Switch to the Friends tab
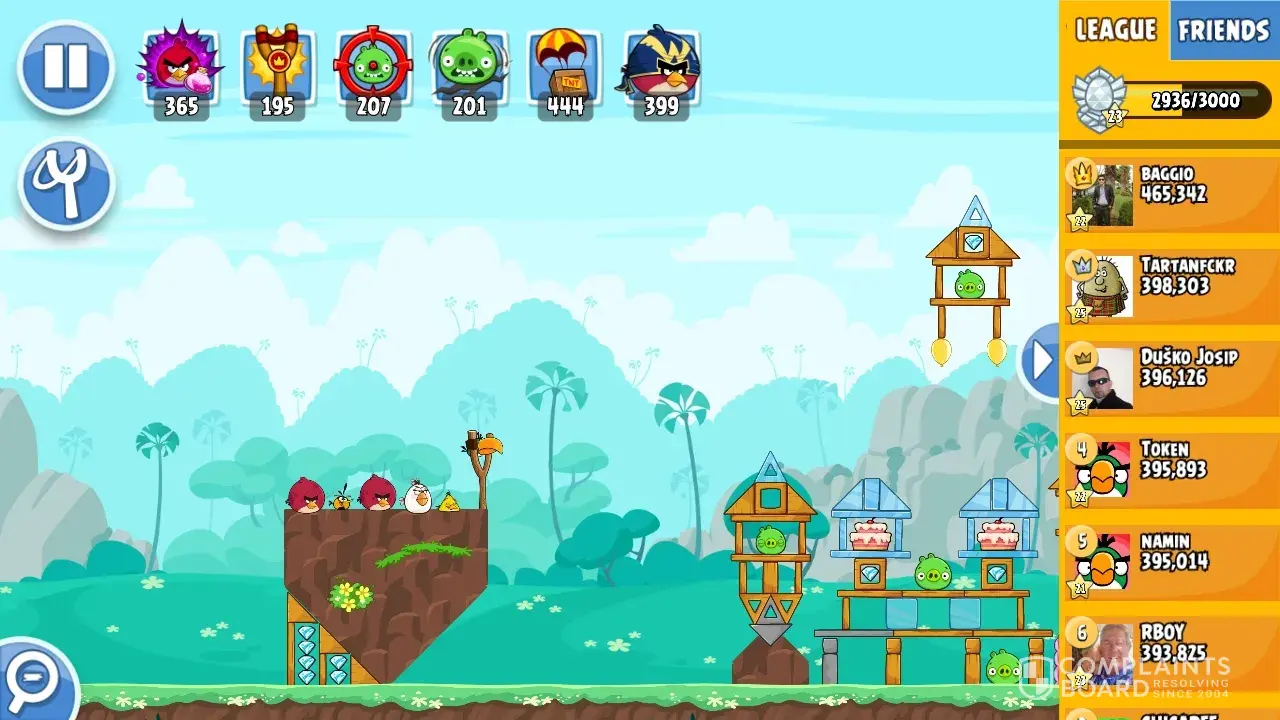The height and width of the screenshot is (720, 1280). [x=1223, y=30]
